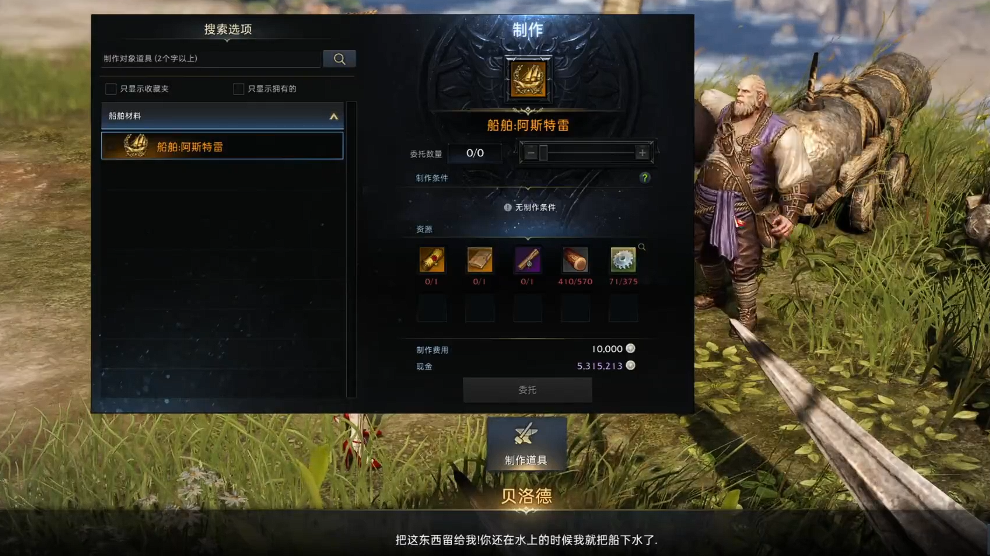Select the saw blade resource icon
The height and width of the screenshot is (556, 990).
[x=623, y=260]
